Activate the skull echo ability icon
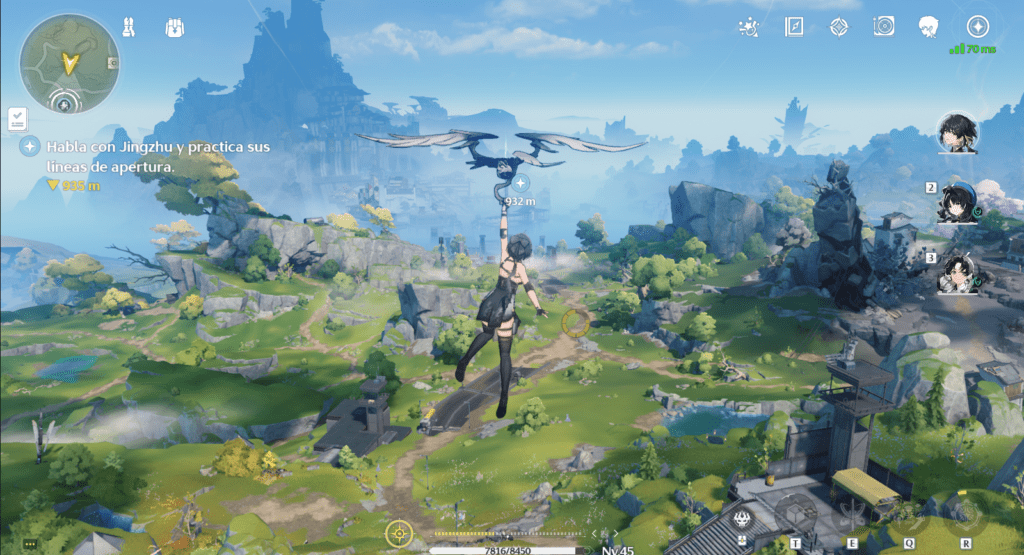 (742, 518)
